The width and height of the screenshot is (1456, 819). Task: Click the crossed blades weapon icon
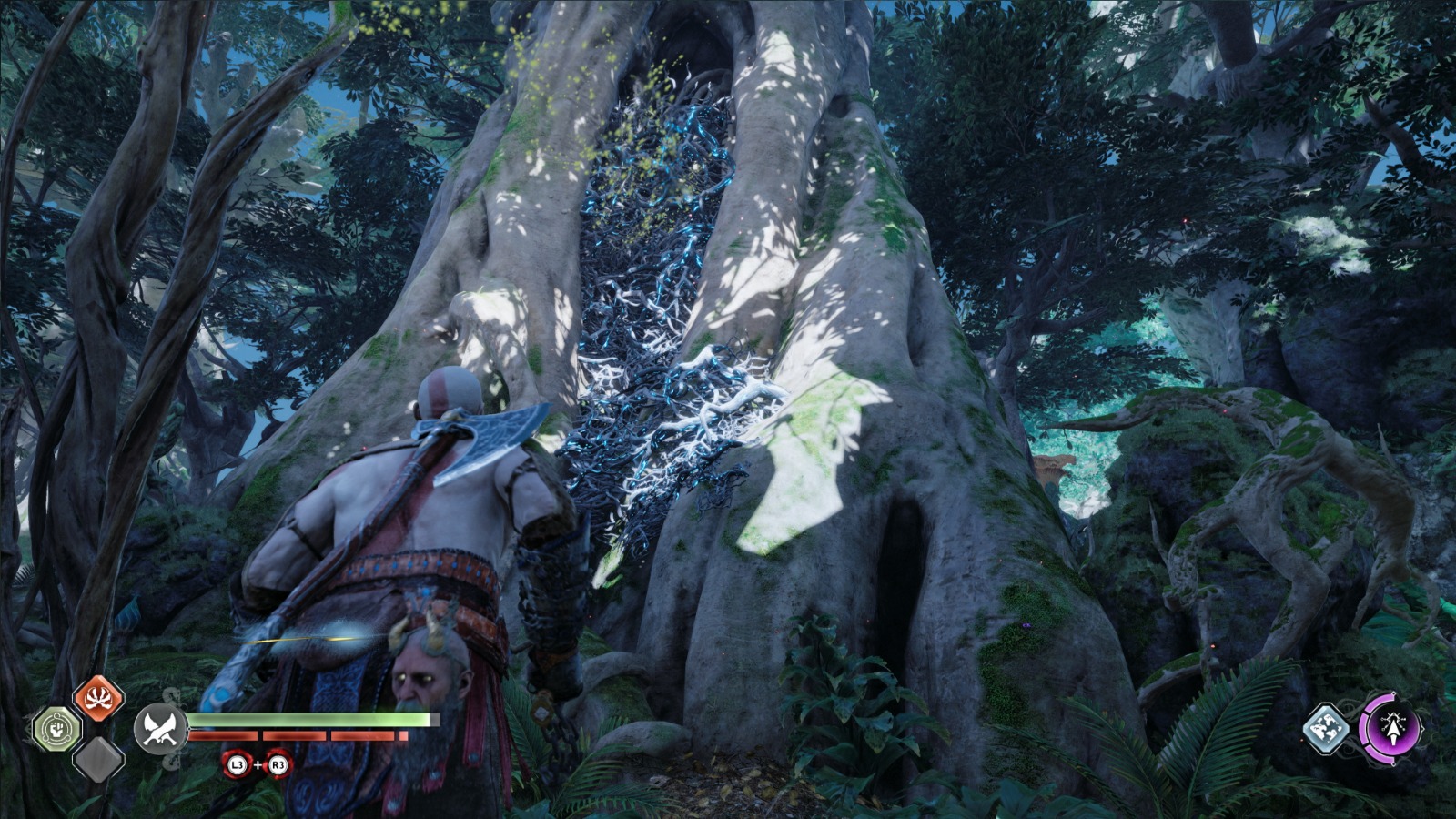[x=160, y=729]
